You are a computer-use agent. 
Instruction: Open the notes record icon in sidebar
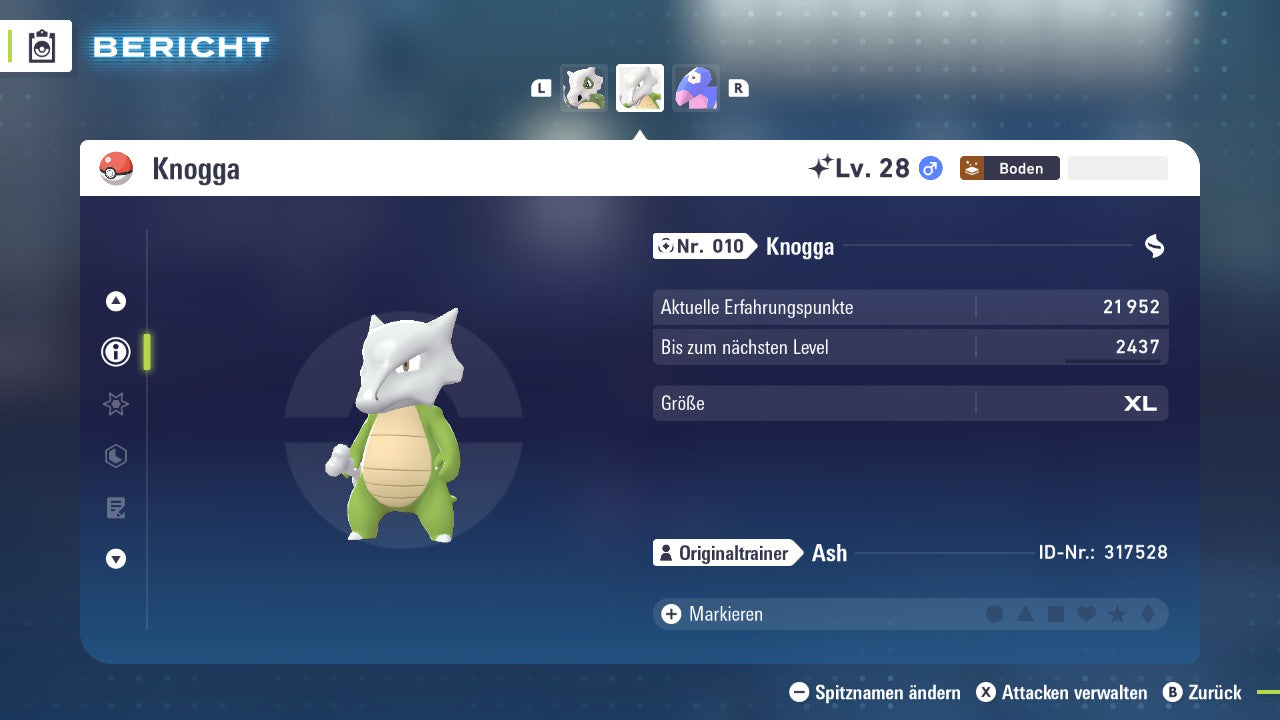[115, 508]
